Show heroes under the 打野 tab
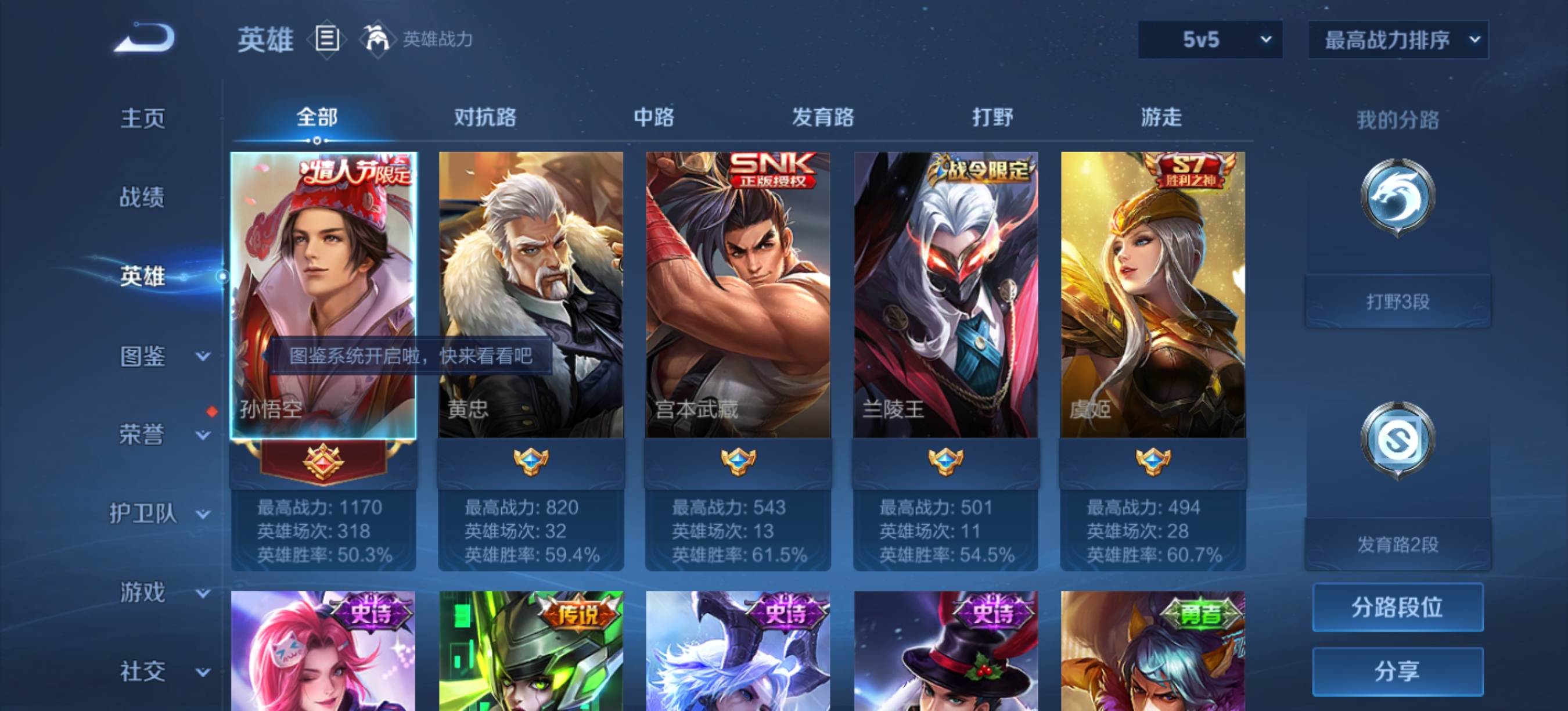The height and width of the screenshot is (711, 1568). pos(992,116)
